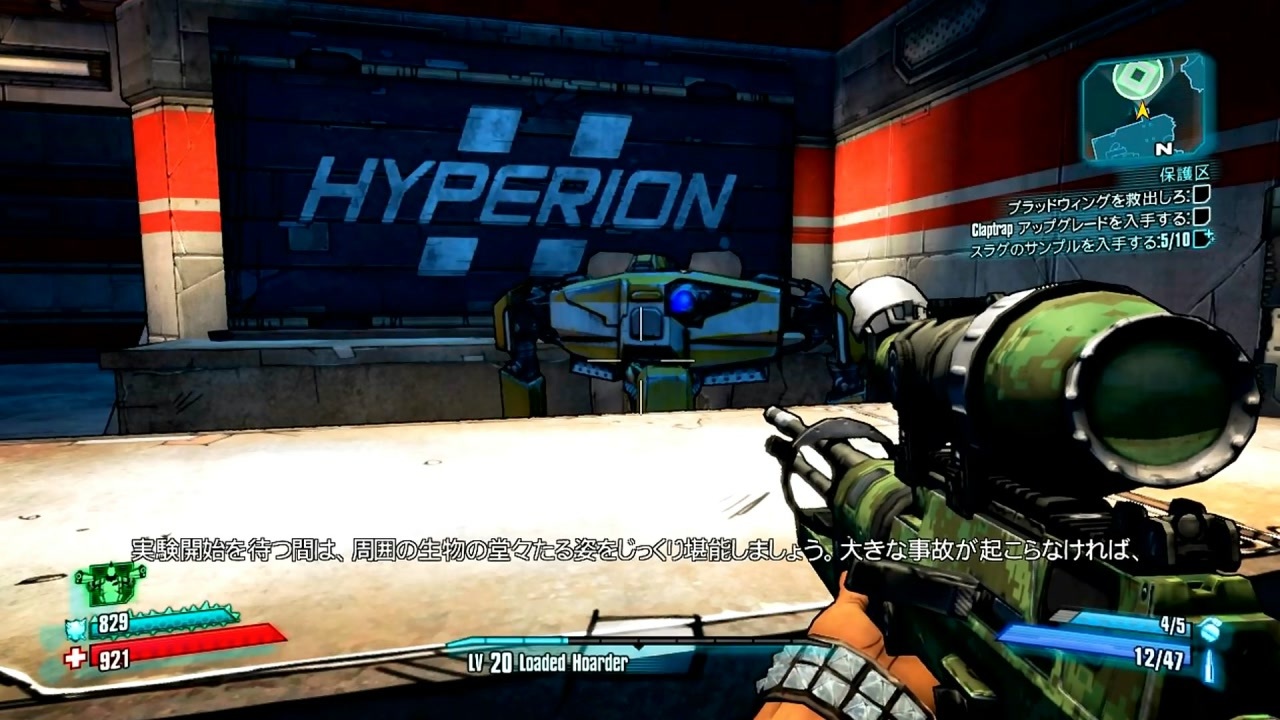Expand the 保護区 mission header
The height and width of the screenshot is (720, 1280).
pyautogui.click(x=1185, y=173)
